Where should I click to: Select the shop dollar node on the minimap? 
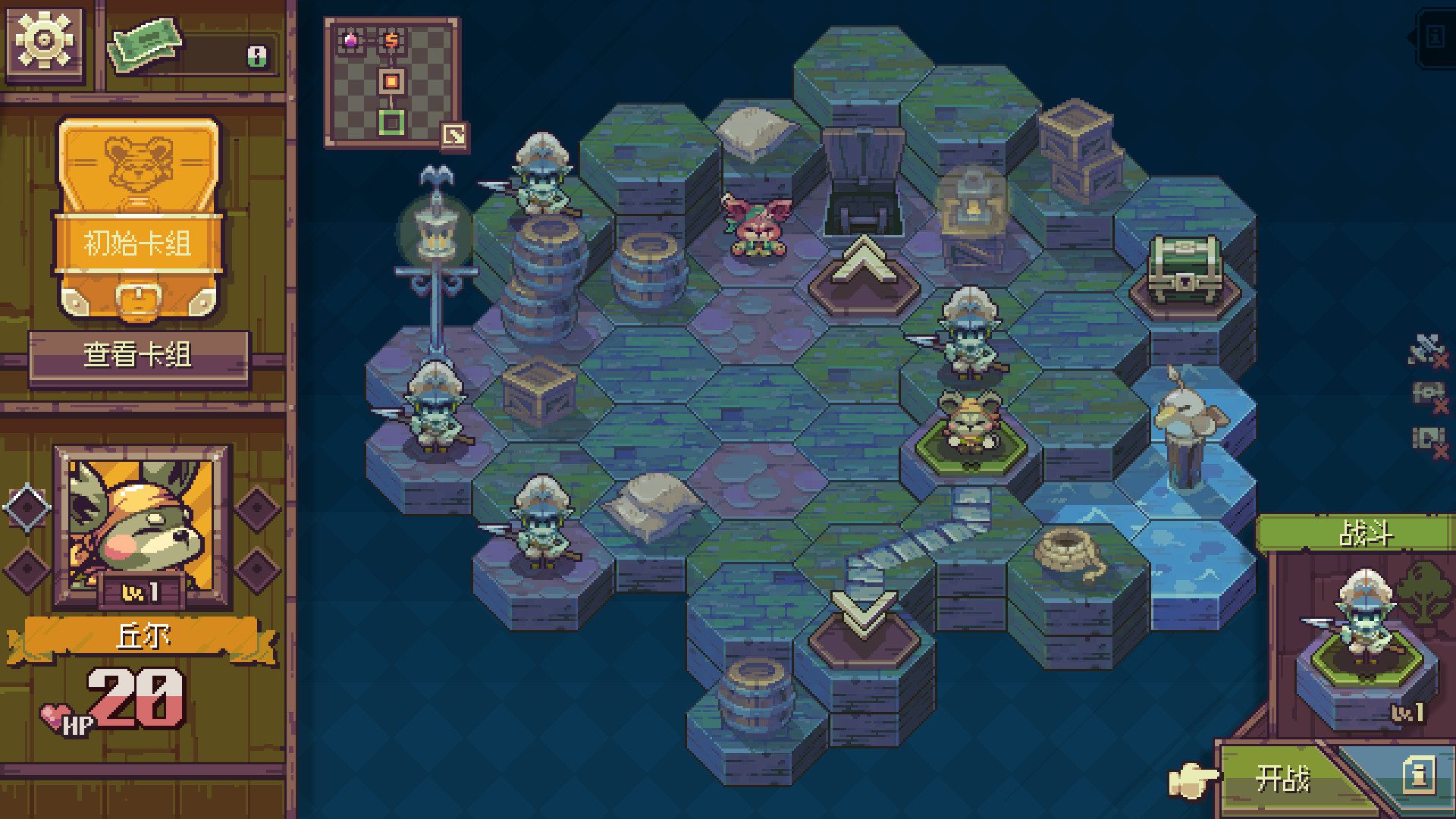pyautogui.click(x=391, y=41)
